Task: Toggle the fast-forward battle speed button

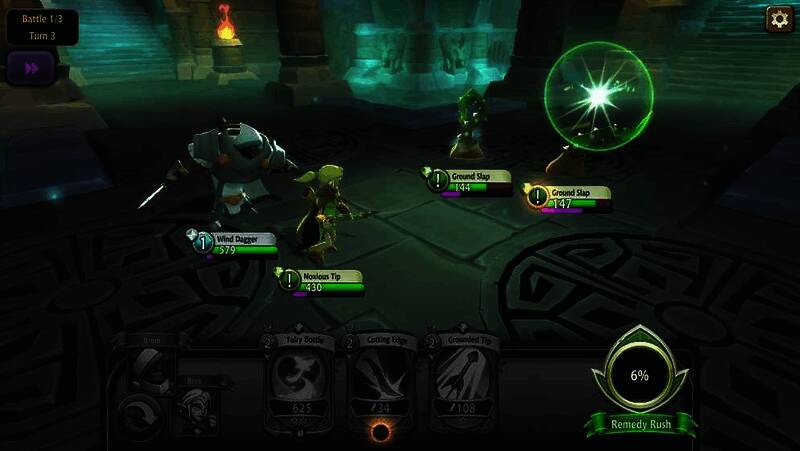Action: pyautogui.click(x=29, y=68)
